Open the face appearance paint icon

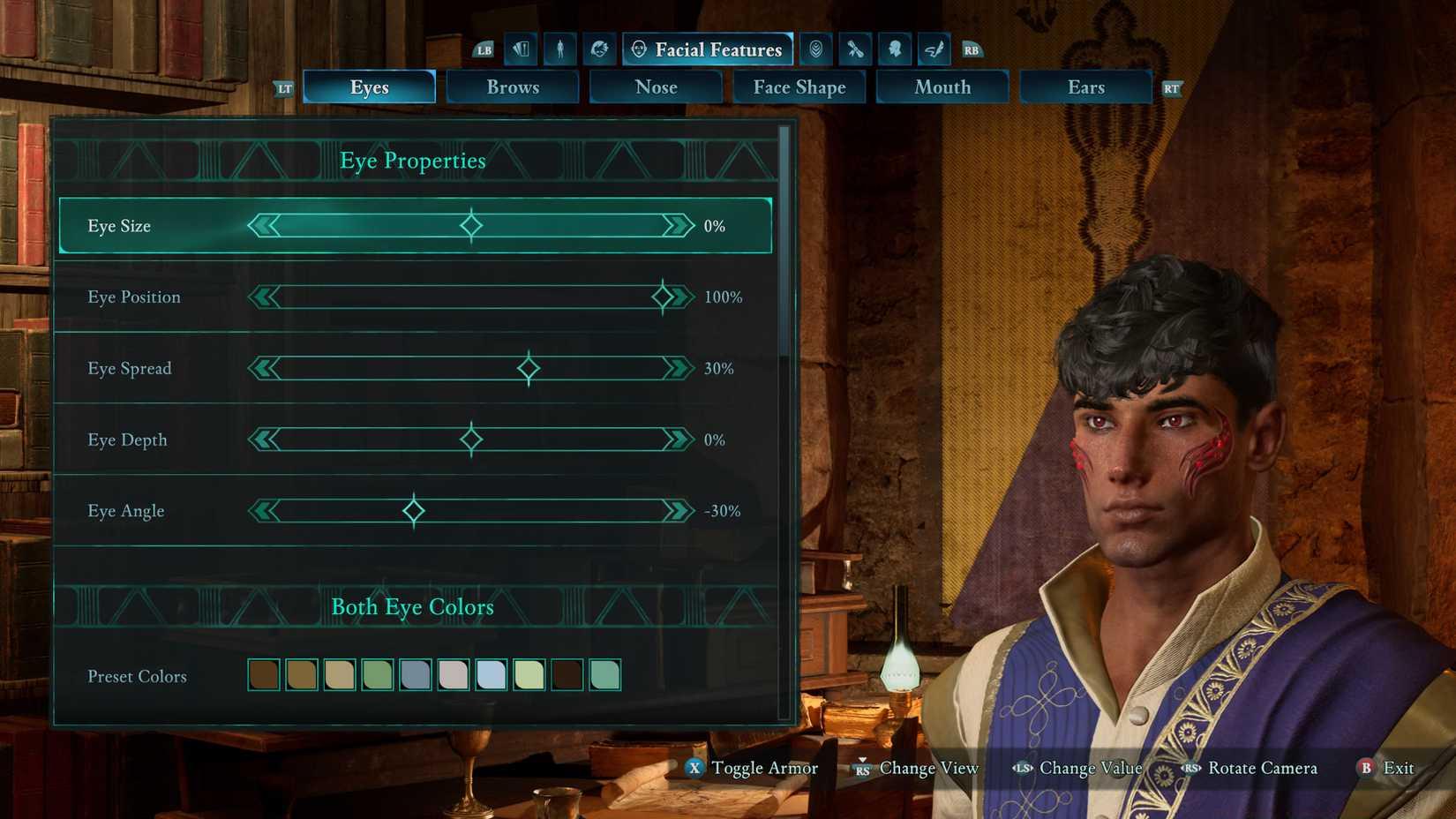(599, 49)
